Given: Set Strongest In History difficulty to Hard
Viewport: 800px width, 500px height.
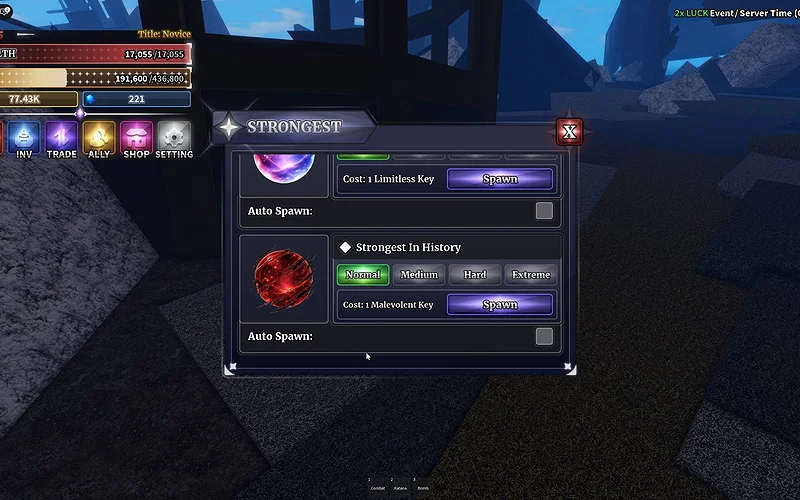Looking at the screenshot, I should 475,274.
